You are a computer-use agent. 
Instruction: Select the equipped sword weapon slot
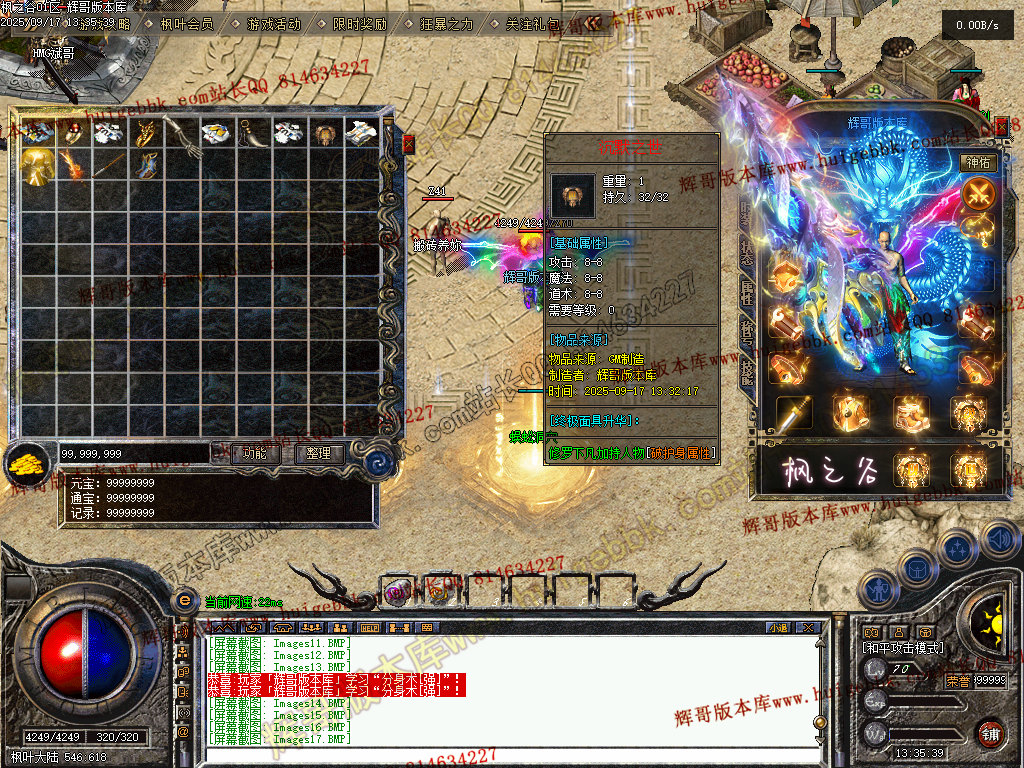click(x=795, y=412)
